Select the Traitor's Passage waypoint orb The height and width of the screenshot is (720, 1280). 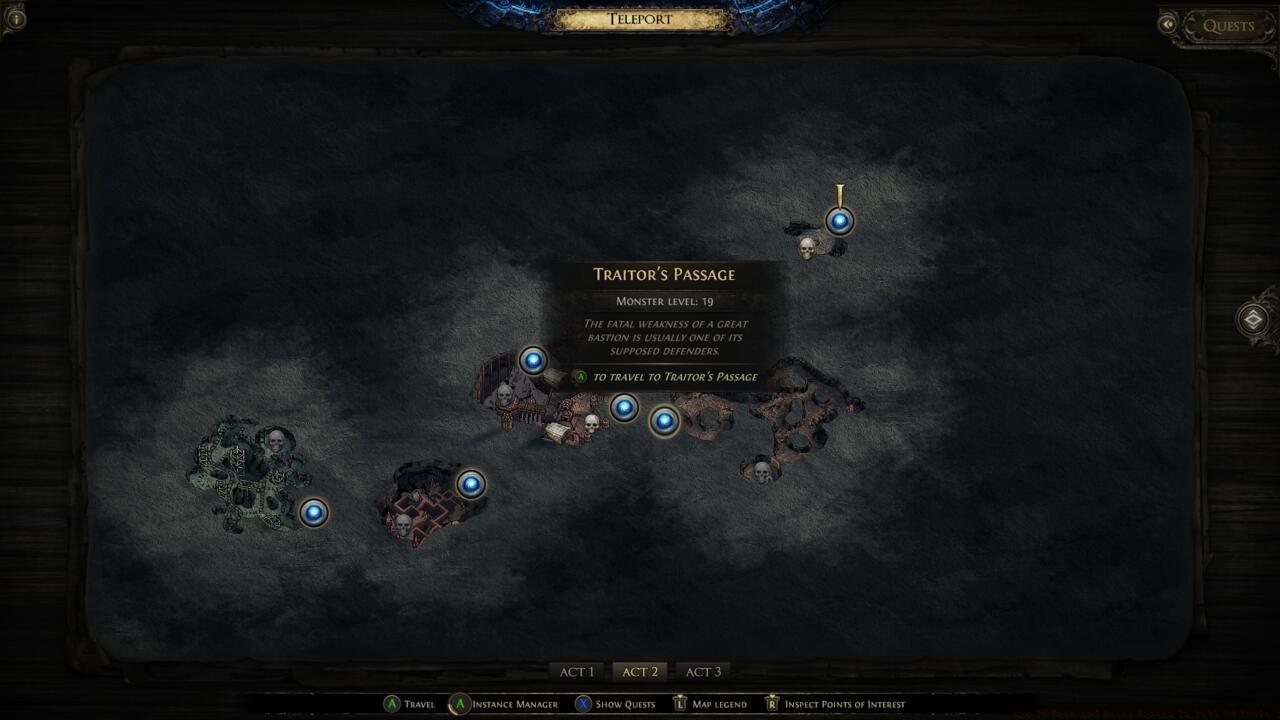point(665,421)
